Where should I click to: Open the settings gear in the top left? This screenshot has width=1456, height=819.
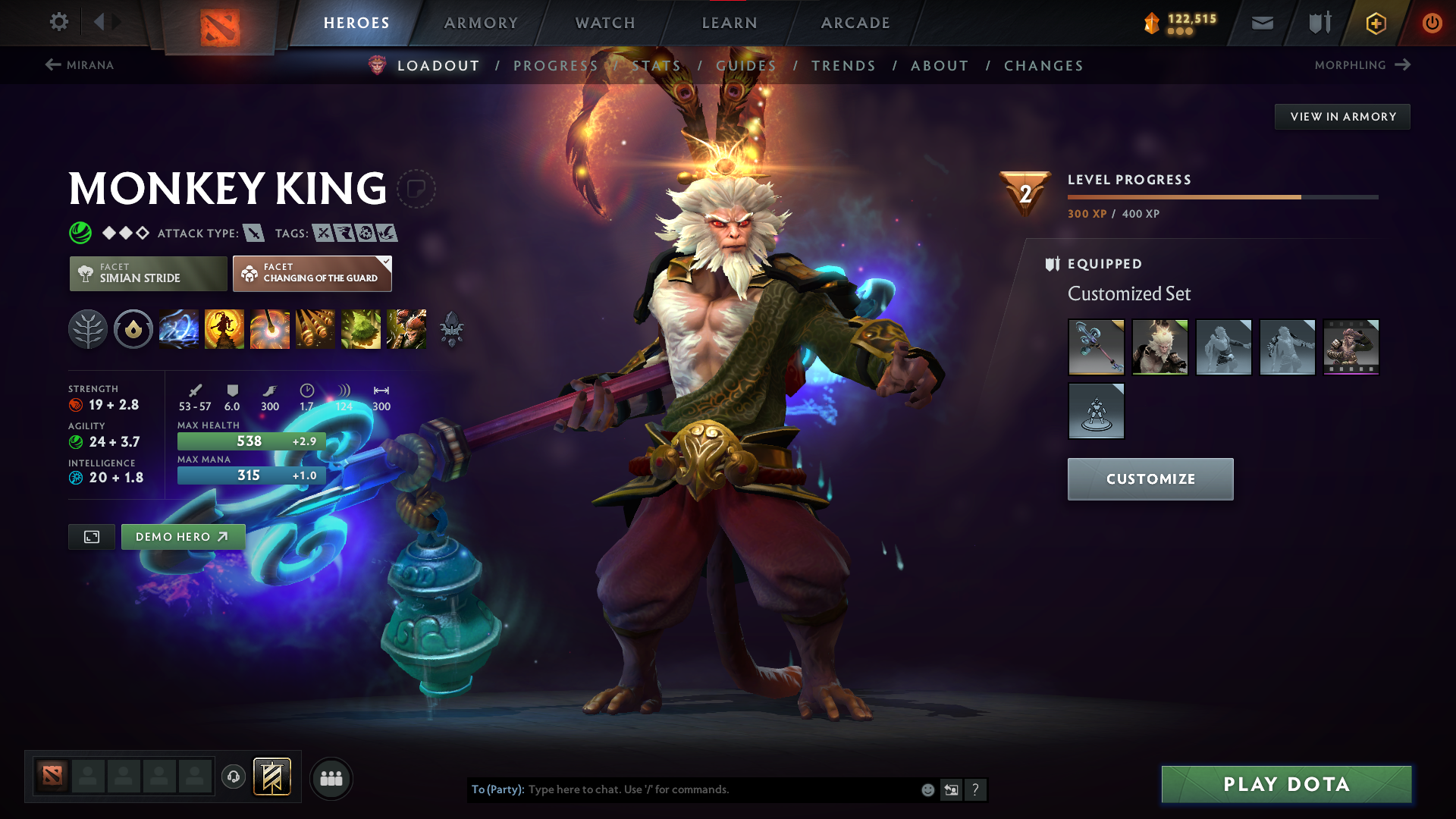(x=59, y=23)
